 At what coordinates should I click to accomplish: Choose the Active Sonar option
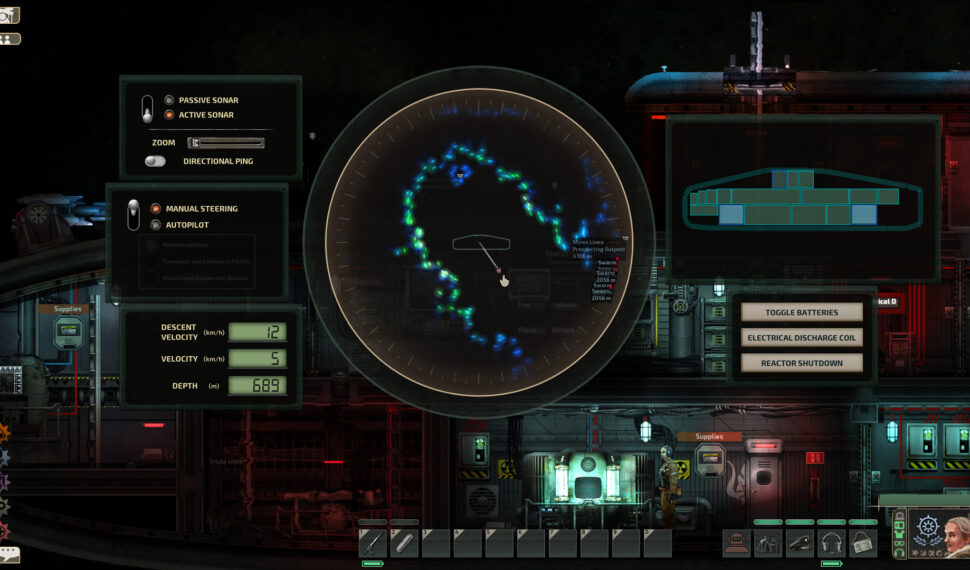coord(169,115)
